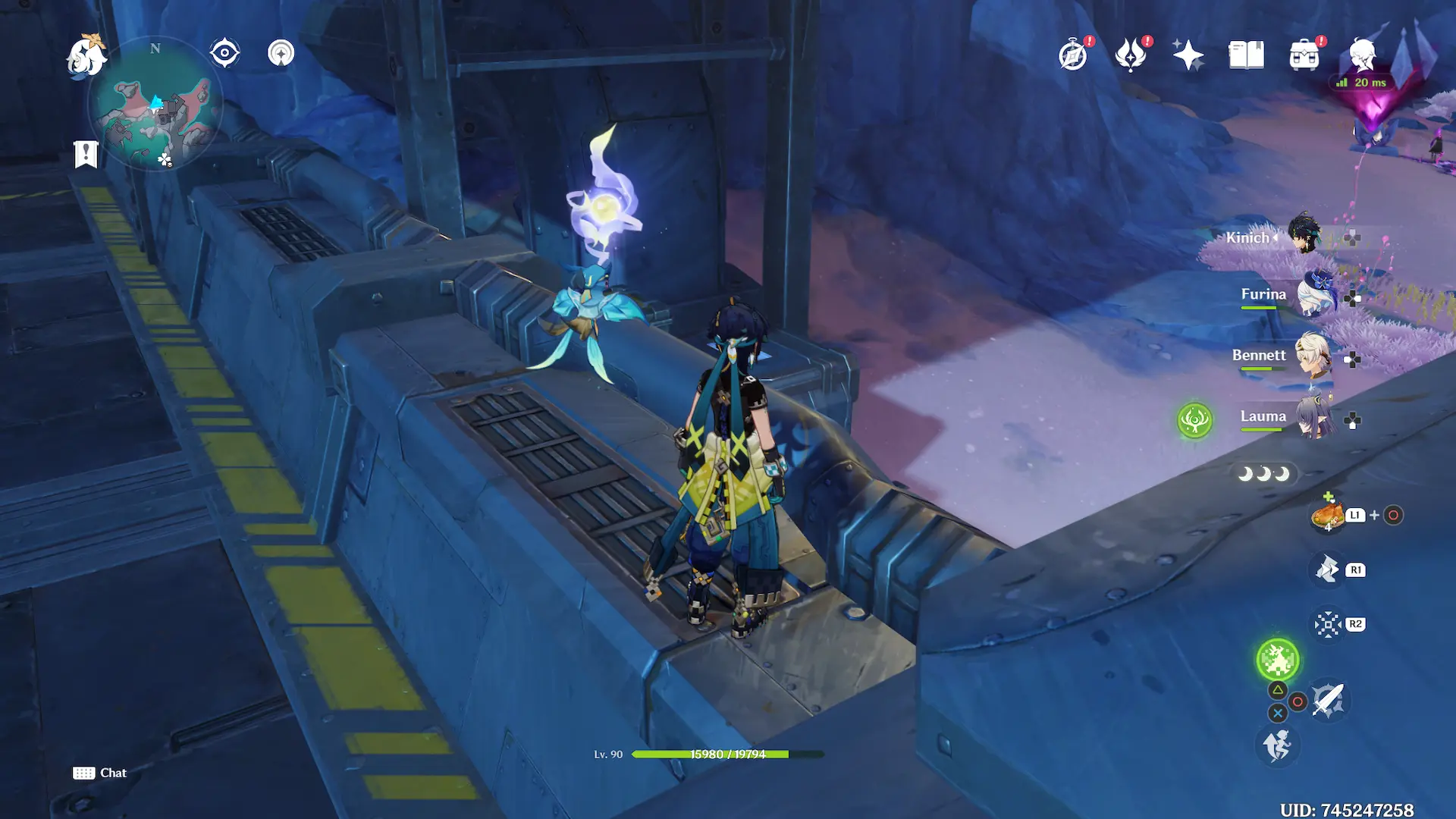Open the quest bookmark with exclamation mark

tap(86, 154)
